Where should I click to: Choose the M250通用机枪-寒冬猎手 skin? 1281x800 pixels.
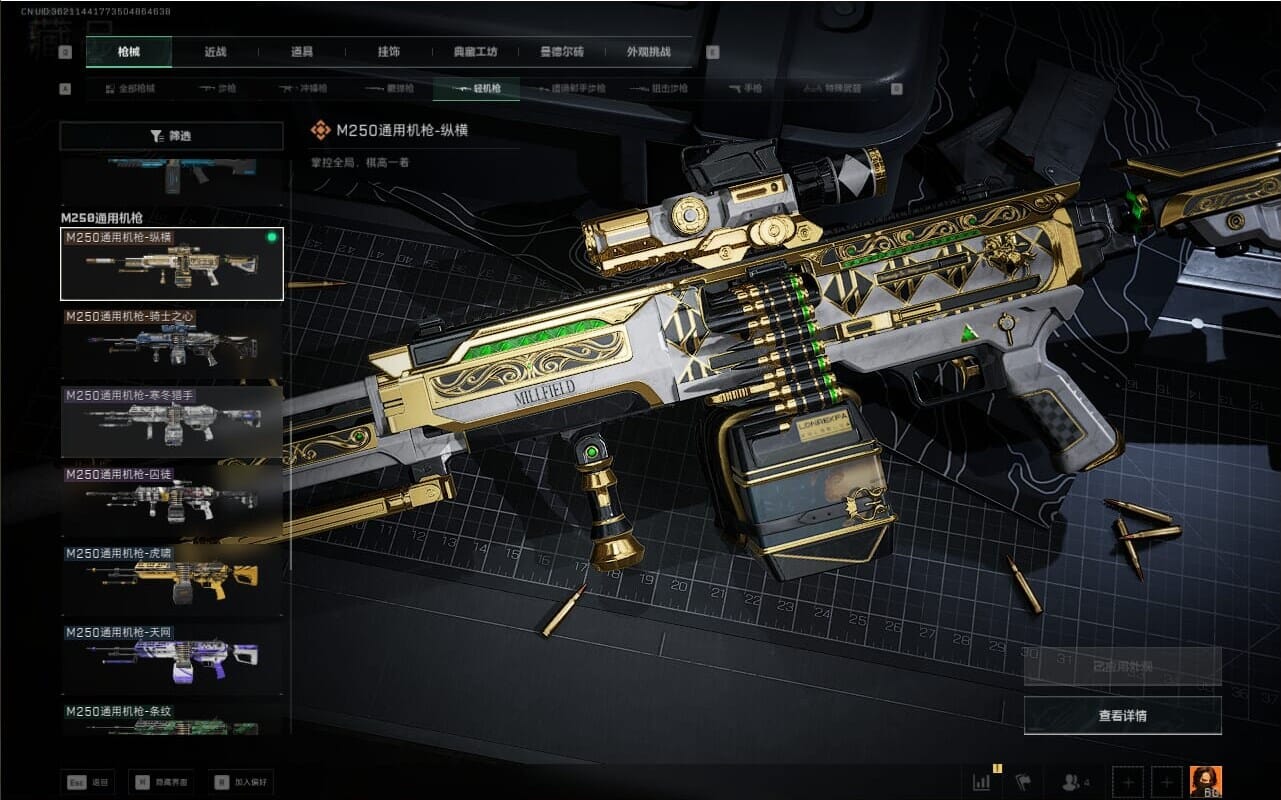[172, 422]
